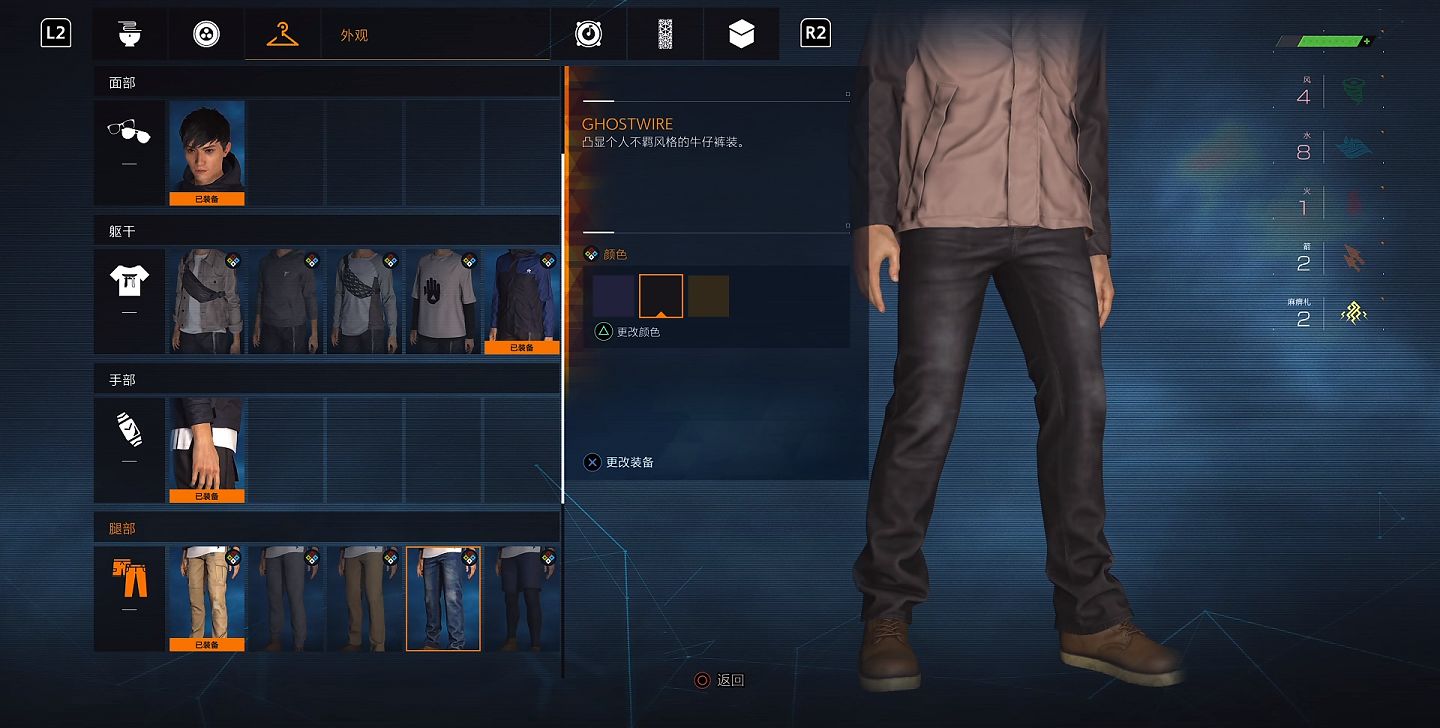This screenshot has width=1440, height=728.
Task: Select the dark hoodie torso outfit
Action: pyautogui.click(x=286, y=301)
